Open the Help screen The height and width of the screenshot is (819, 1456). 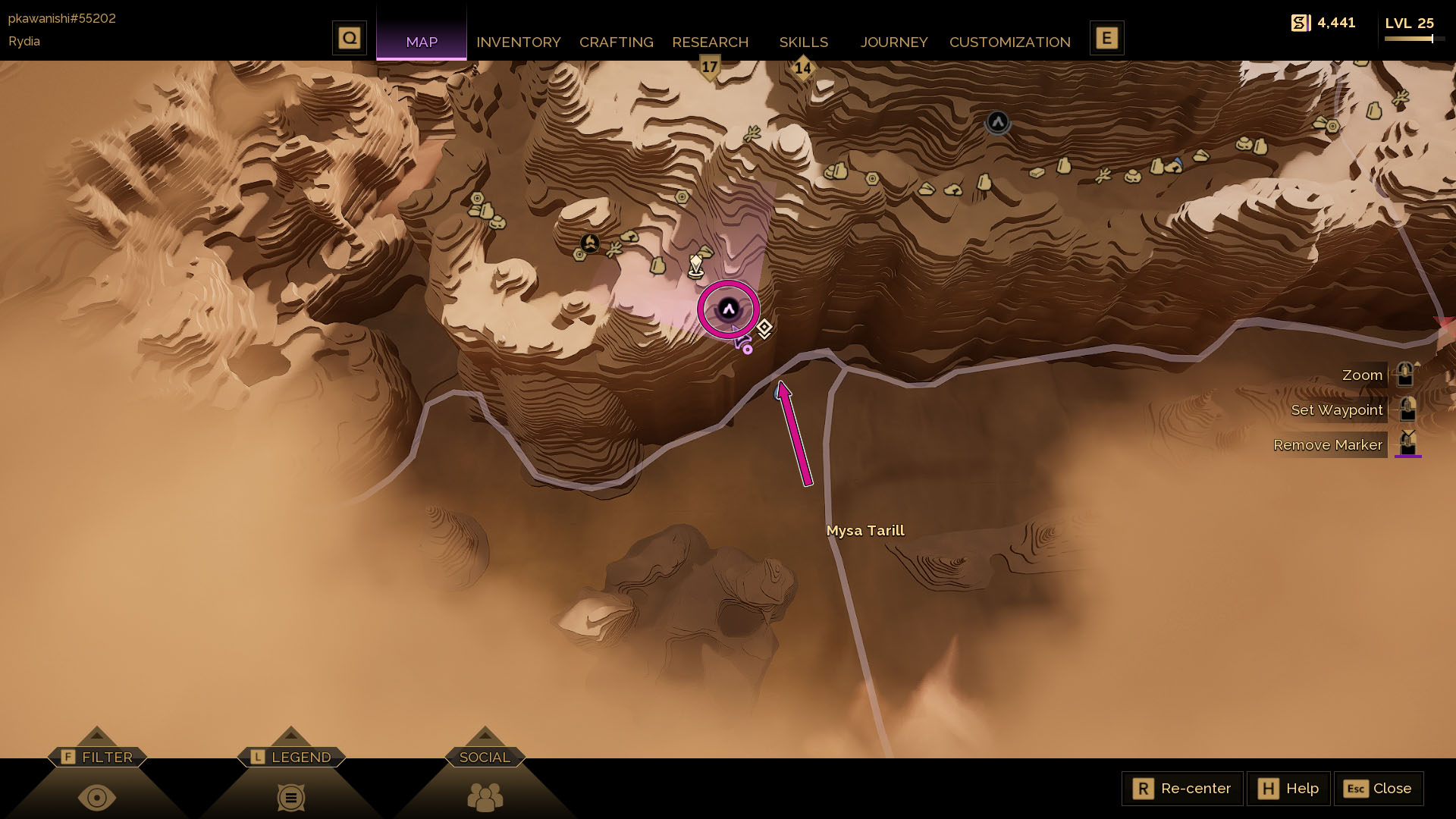click(x=1288, y=789)
